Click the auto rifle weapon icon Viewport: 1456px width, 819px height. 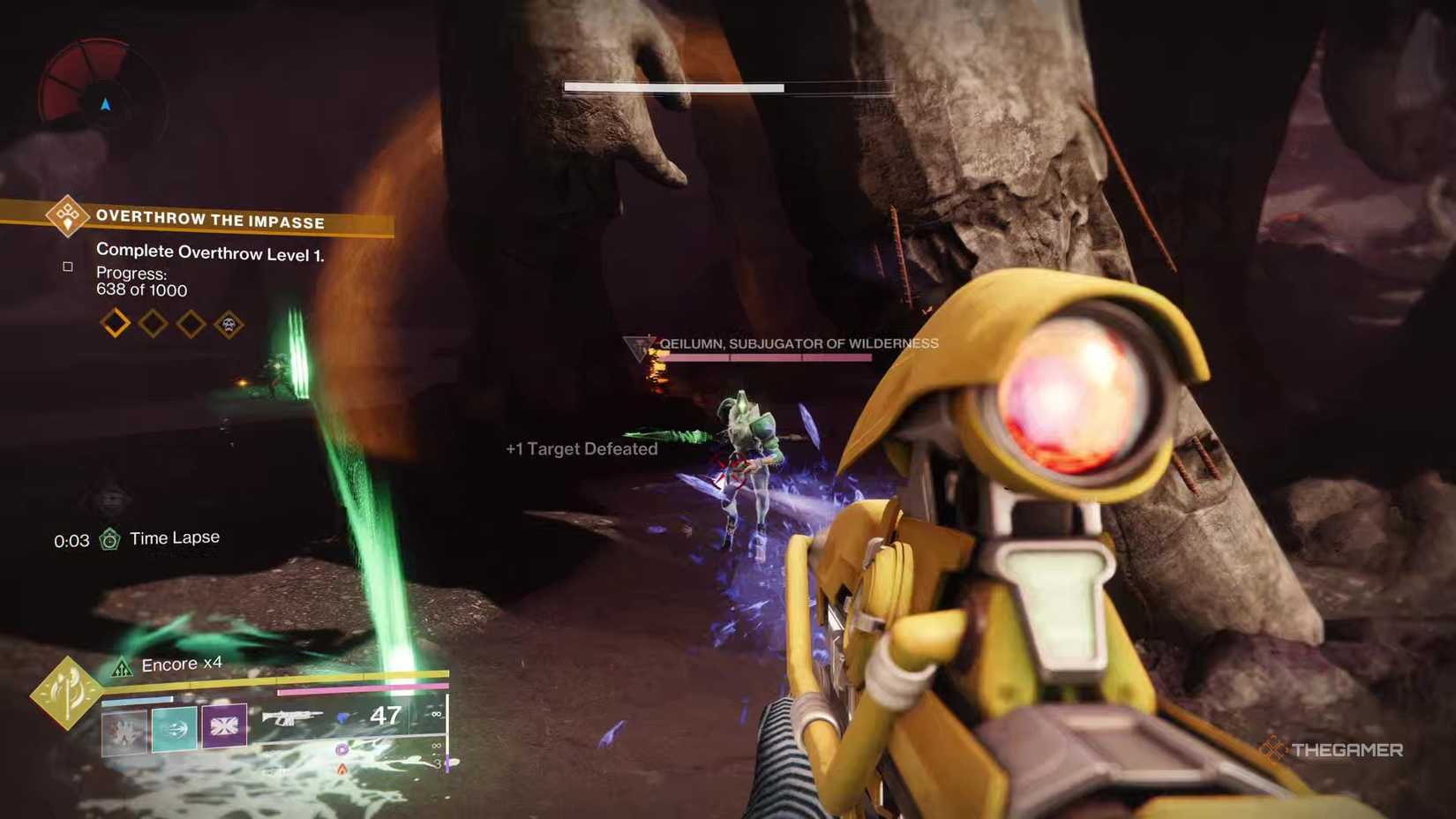(x=294, y=717)
